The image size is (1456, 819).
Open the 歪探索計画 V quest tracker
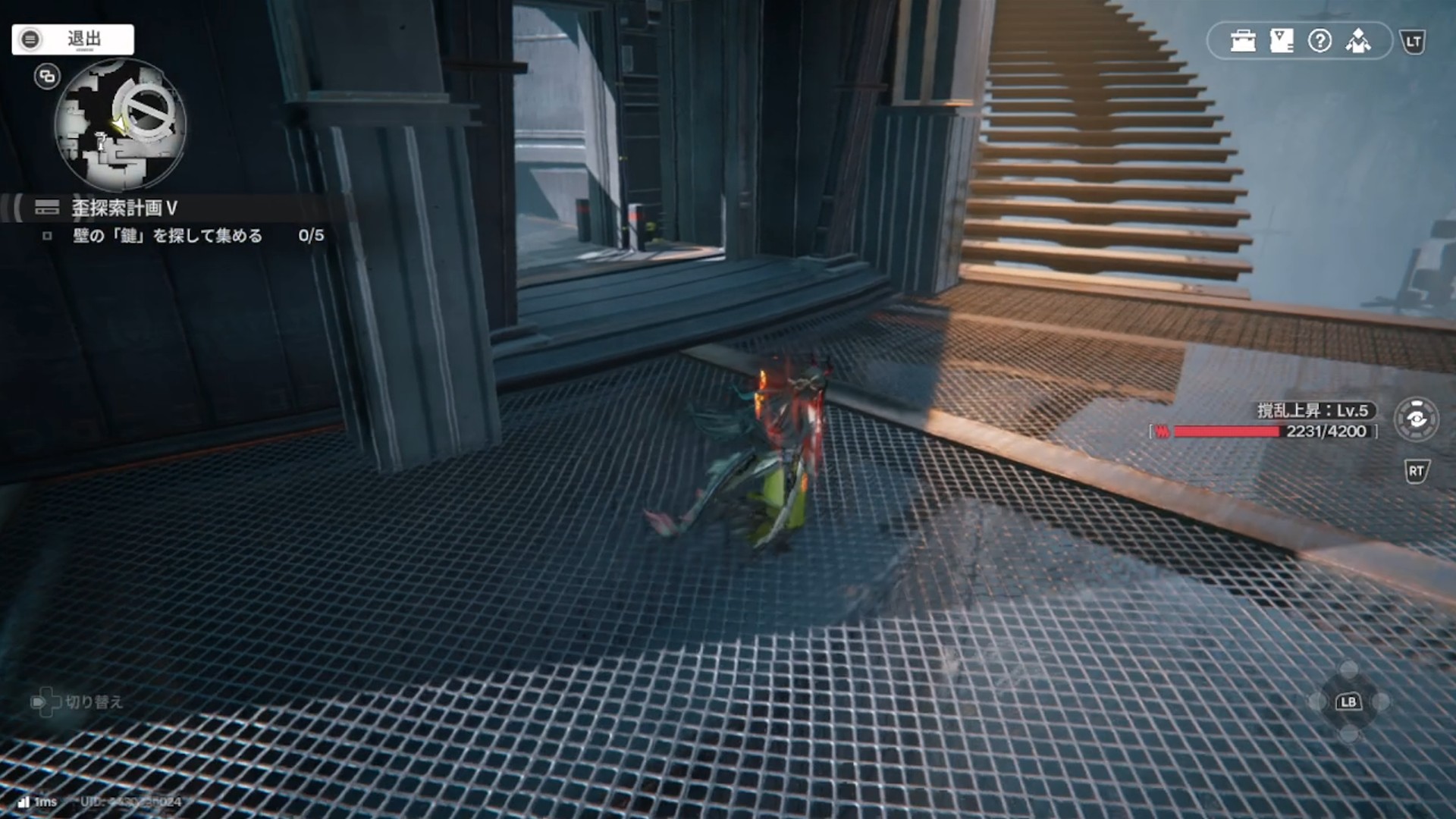124,208
